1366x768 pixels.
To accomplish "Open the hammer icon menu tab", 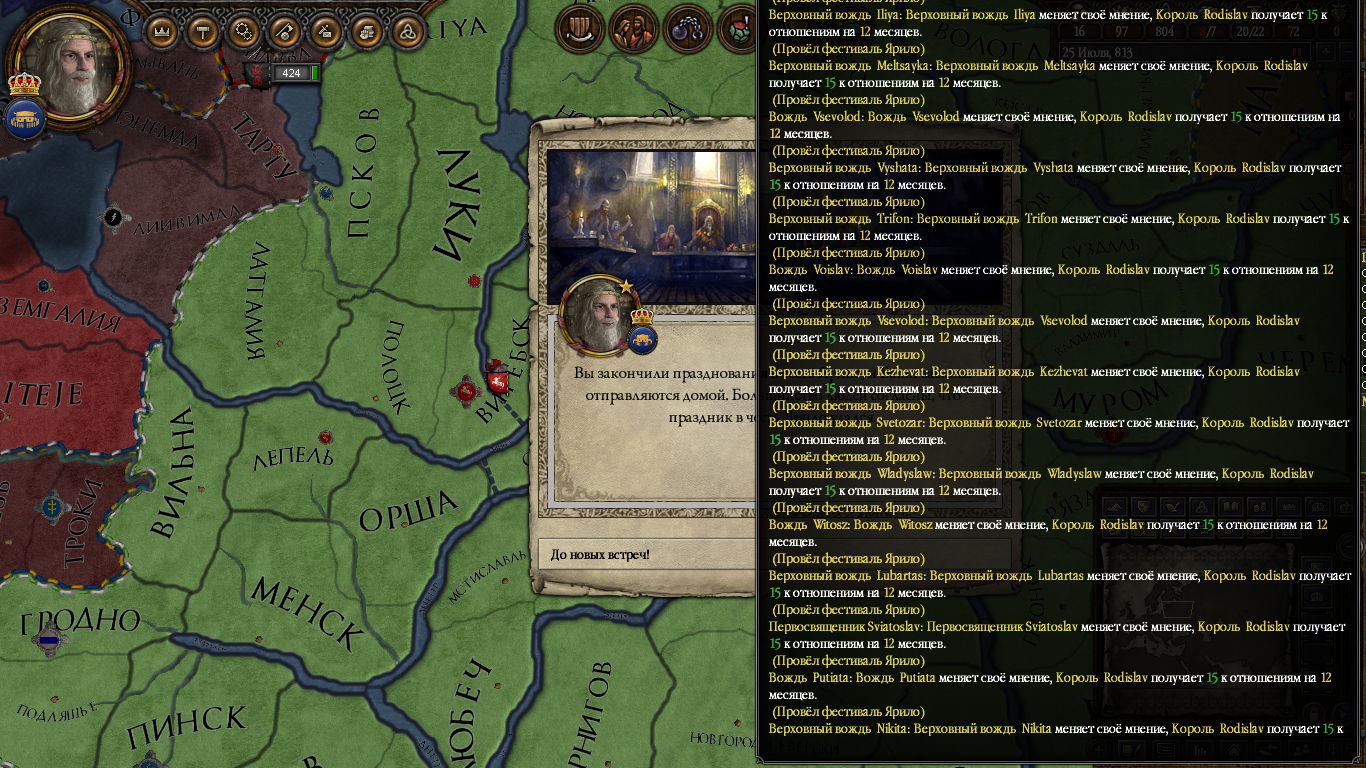I will pos(204,31).
